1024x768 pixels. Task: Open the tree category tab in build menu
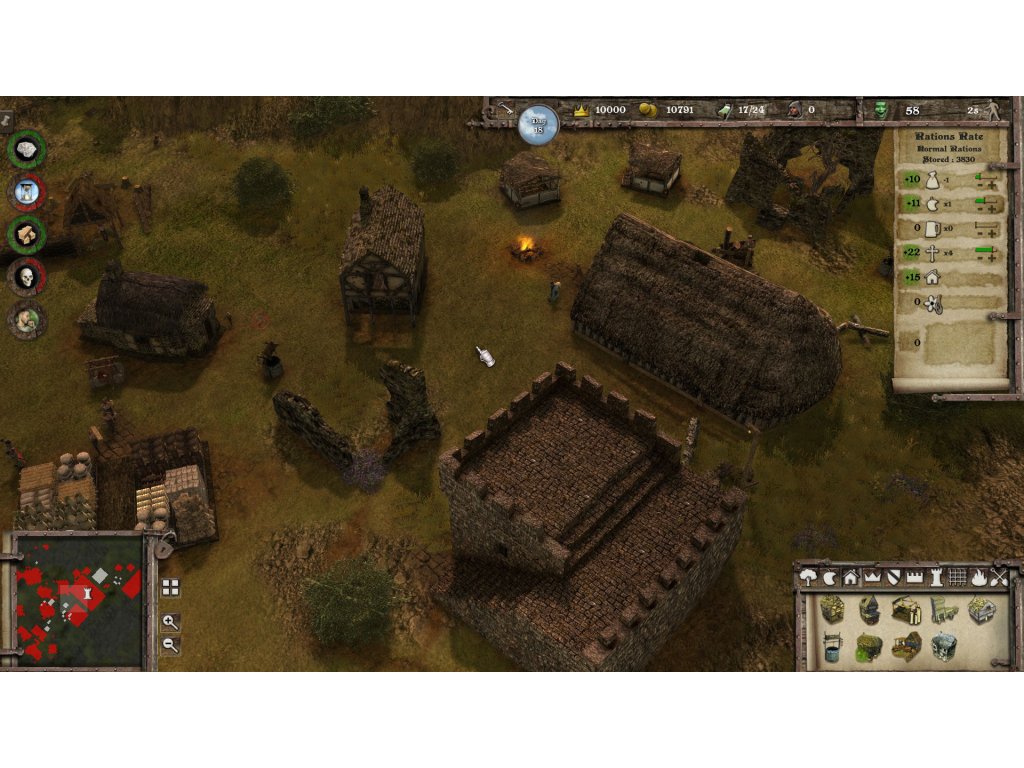[x=810, y=577]
